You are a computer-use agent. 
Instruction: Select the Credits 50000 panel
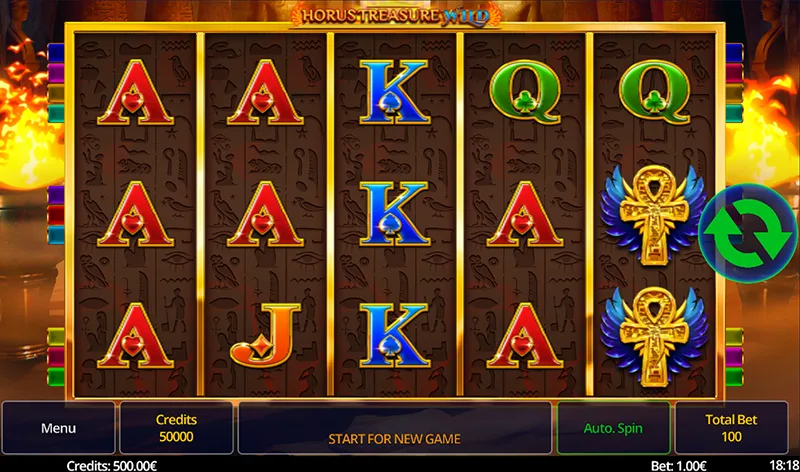[x=176, y=428]
